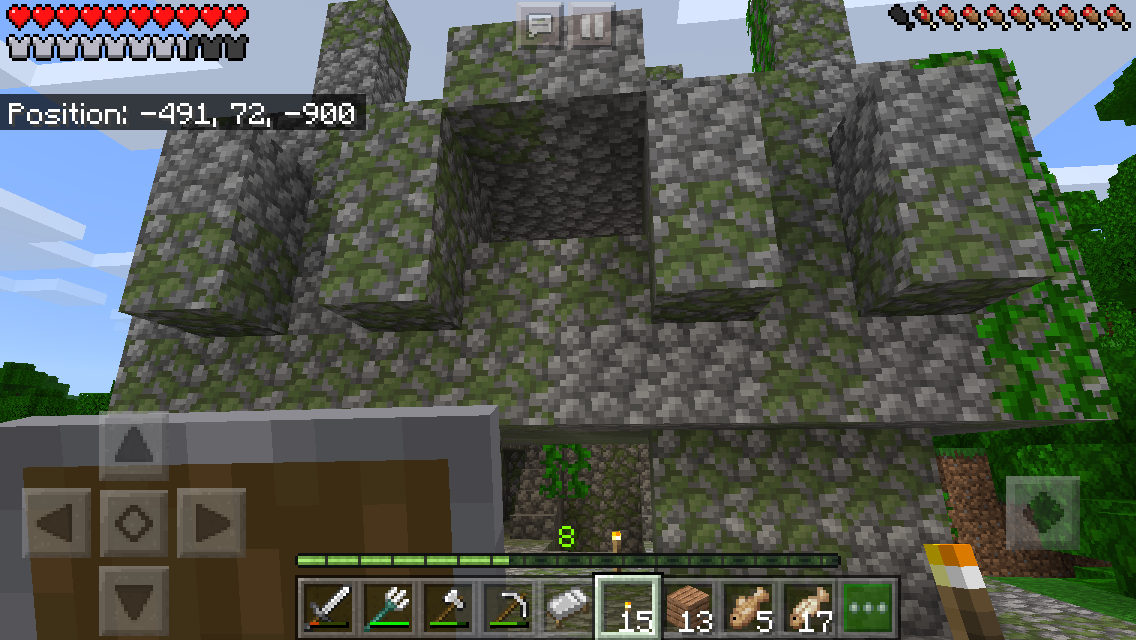Viewport: 1136px width, 640px height.
Task: Select the fish stack of 17
Action: point(810,605)
